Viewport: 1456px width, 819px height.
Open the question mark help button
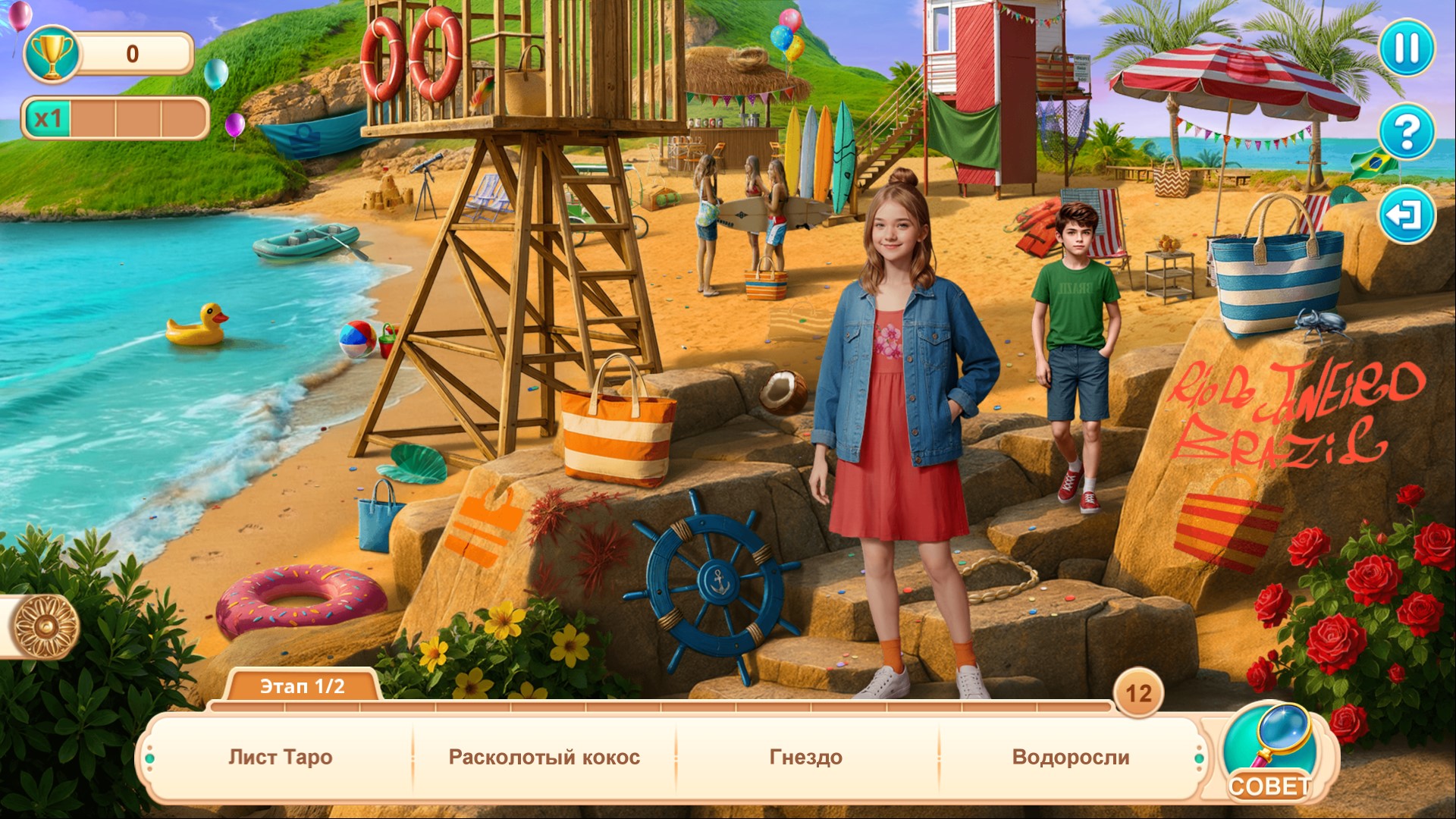[1406, 132]
